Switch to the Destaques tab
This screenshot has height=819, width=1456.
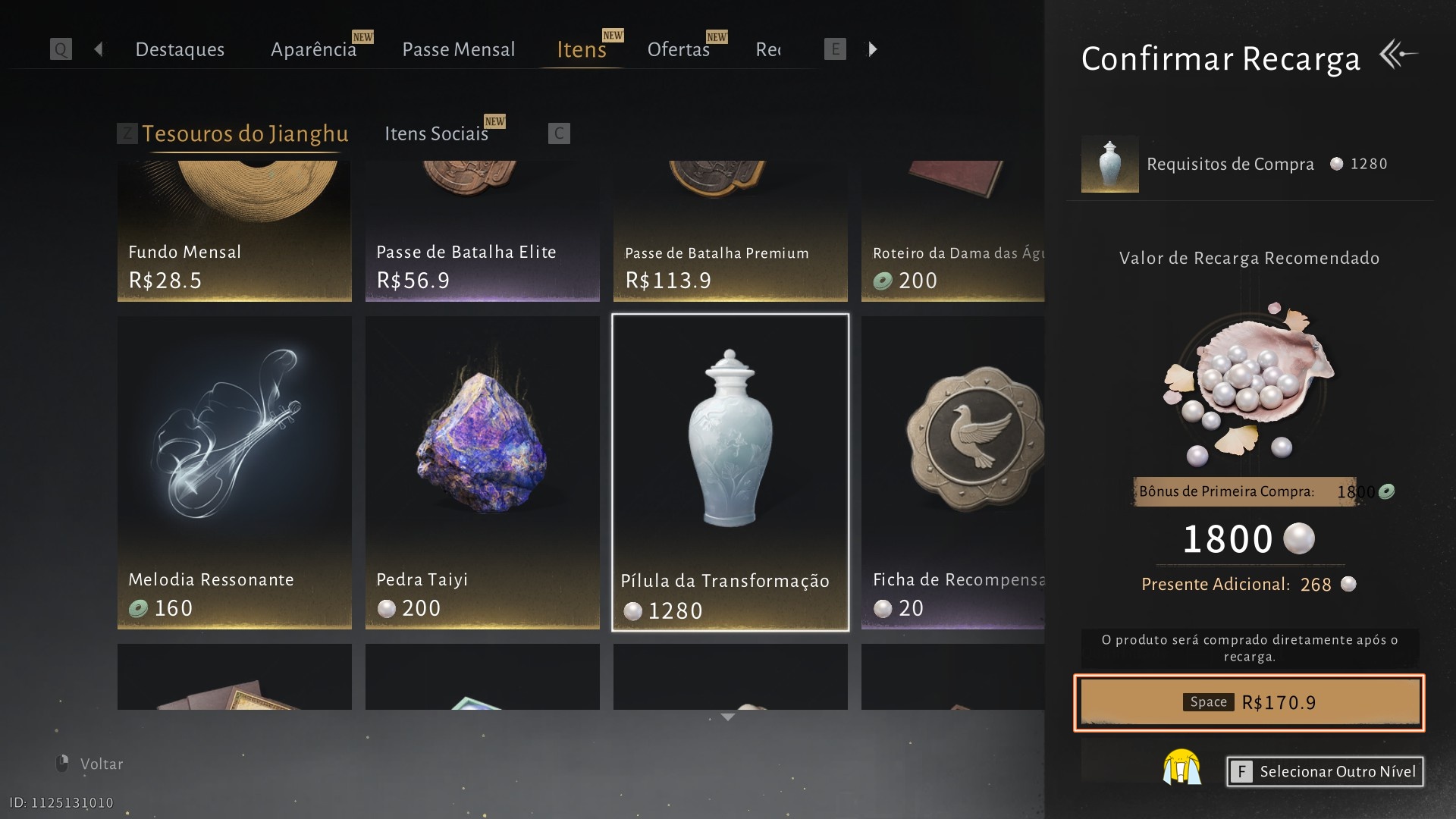click(x=180, y=49)
